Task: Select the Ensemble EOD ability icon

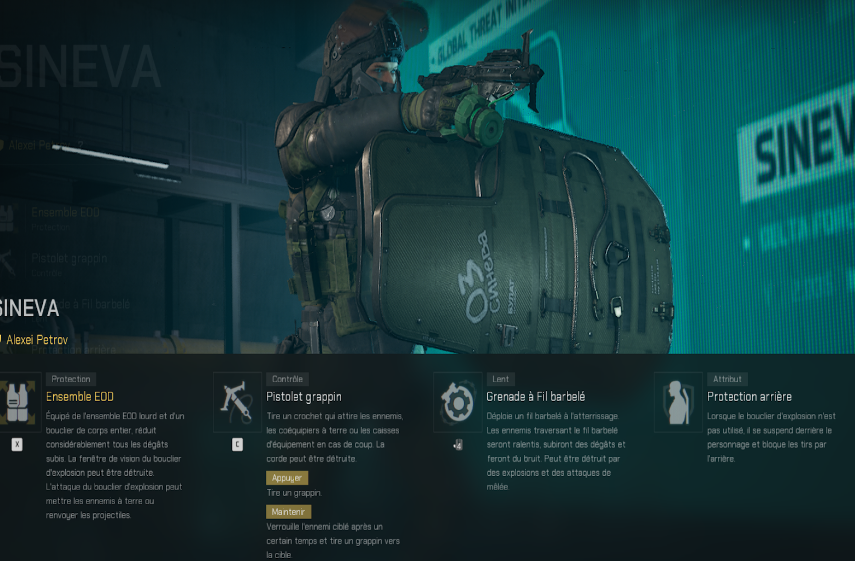Action: [18, 402]
